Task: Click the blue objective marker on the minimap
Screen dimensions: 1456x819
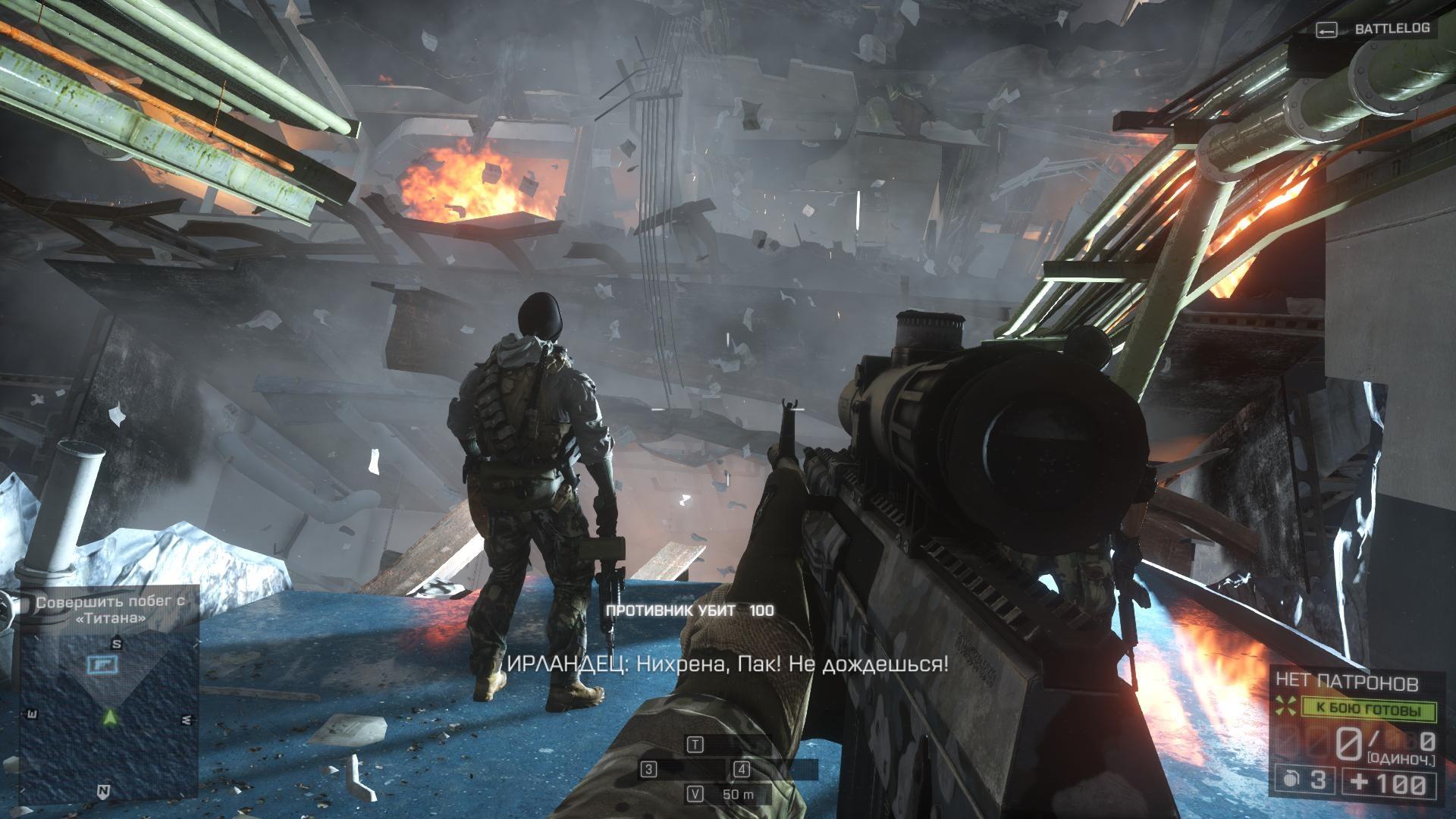Action: coord(99,664)
